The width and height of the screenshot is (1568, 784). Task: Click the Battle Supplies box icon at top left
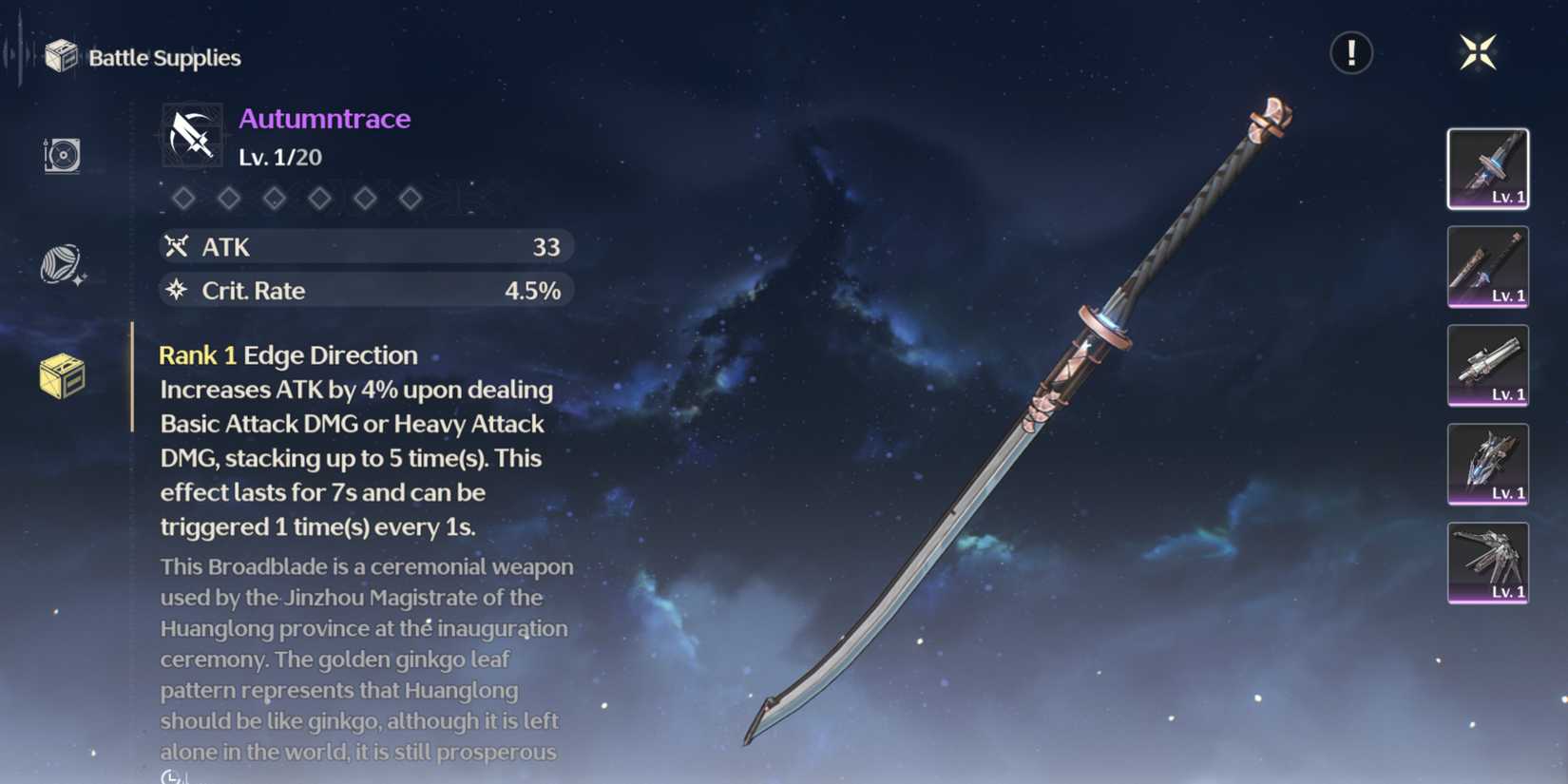click(x=63, y=55)
